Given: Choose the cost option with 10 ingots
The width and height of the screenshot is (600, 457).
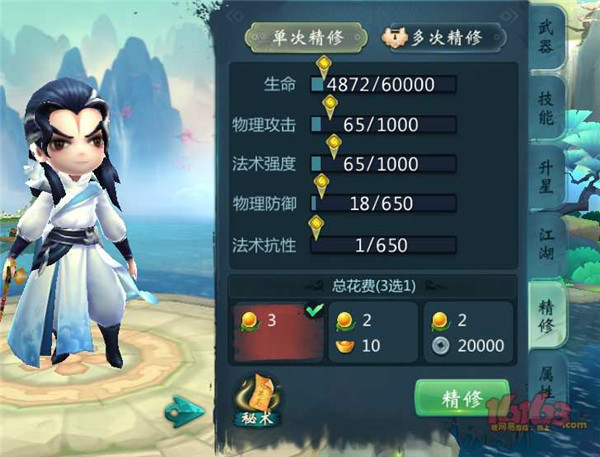Looking at the screenshot, I should coord(374,332).
